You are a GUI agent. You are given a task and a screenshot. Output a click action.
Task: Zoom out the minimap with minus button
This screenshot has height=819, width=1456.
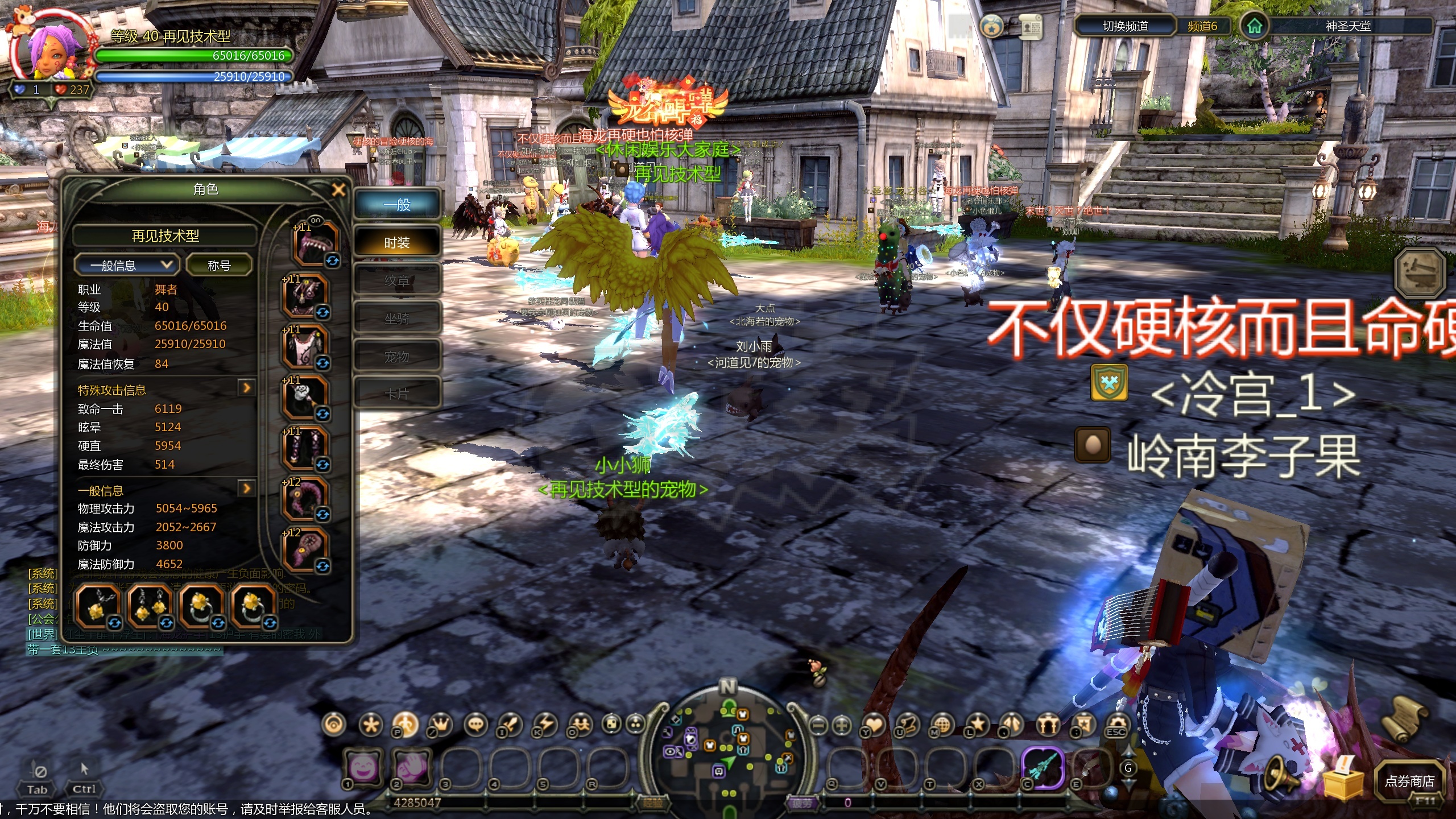pyautogui.click(x=818, y=725)
